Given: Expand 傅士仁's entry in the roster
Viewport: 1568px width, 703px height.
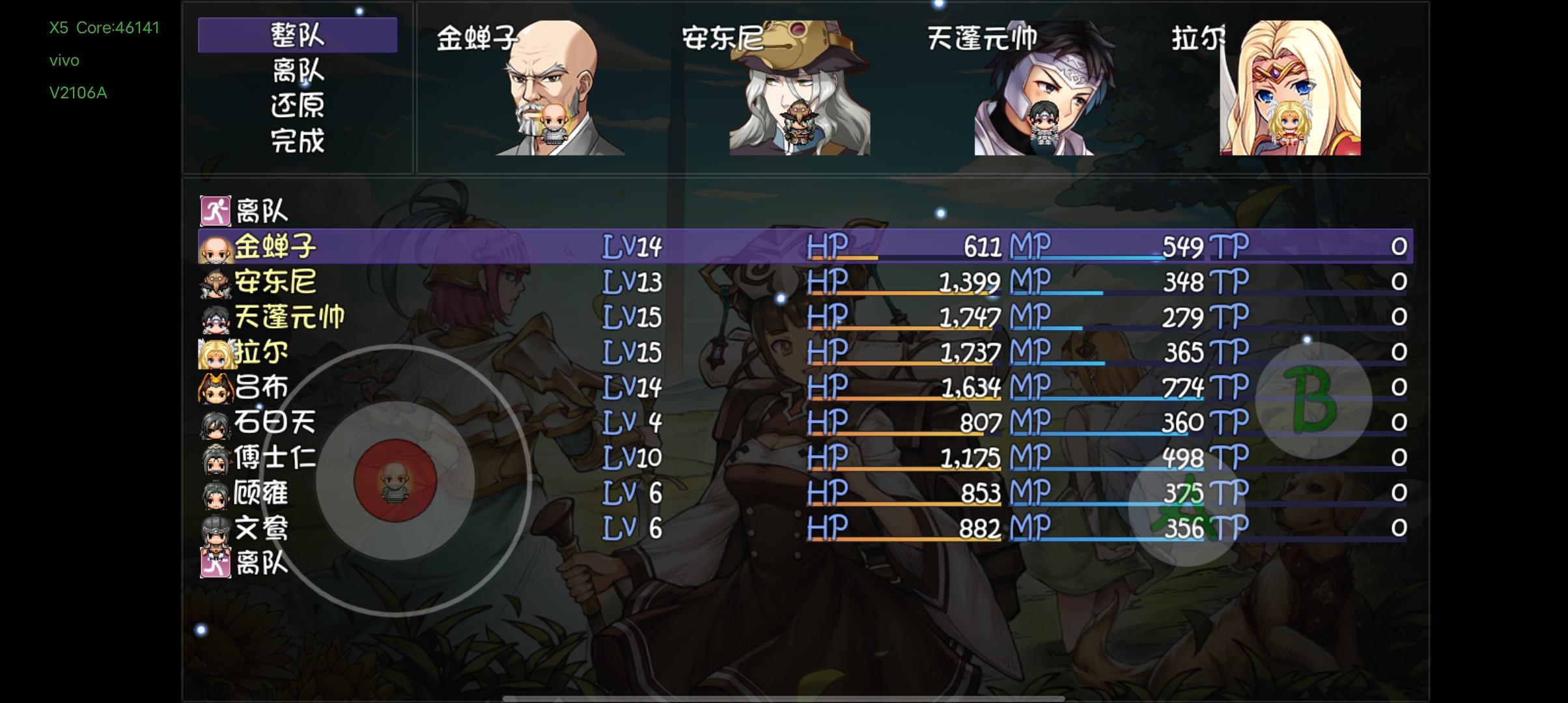Looking at the screenshot, I should coord(273,458).
